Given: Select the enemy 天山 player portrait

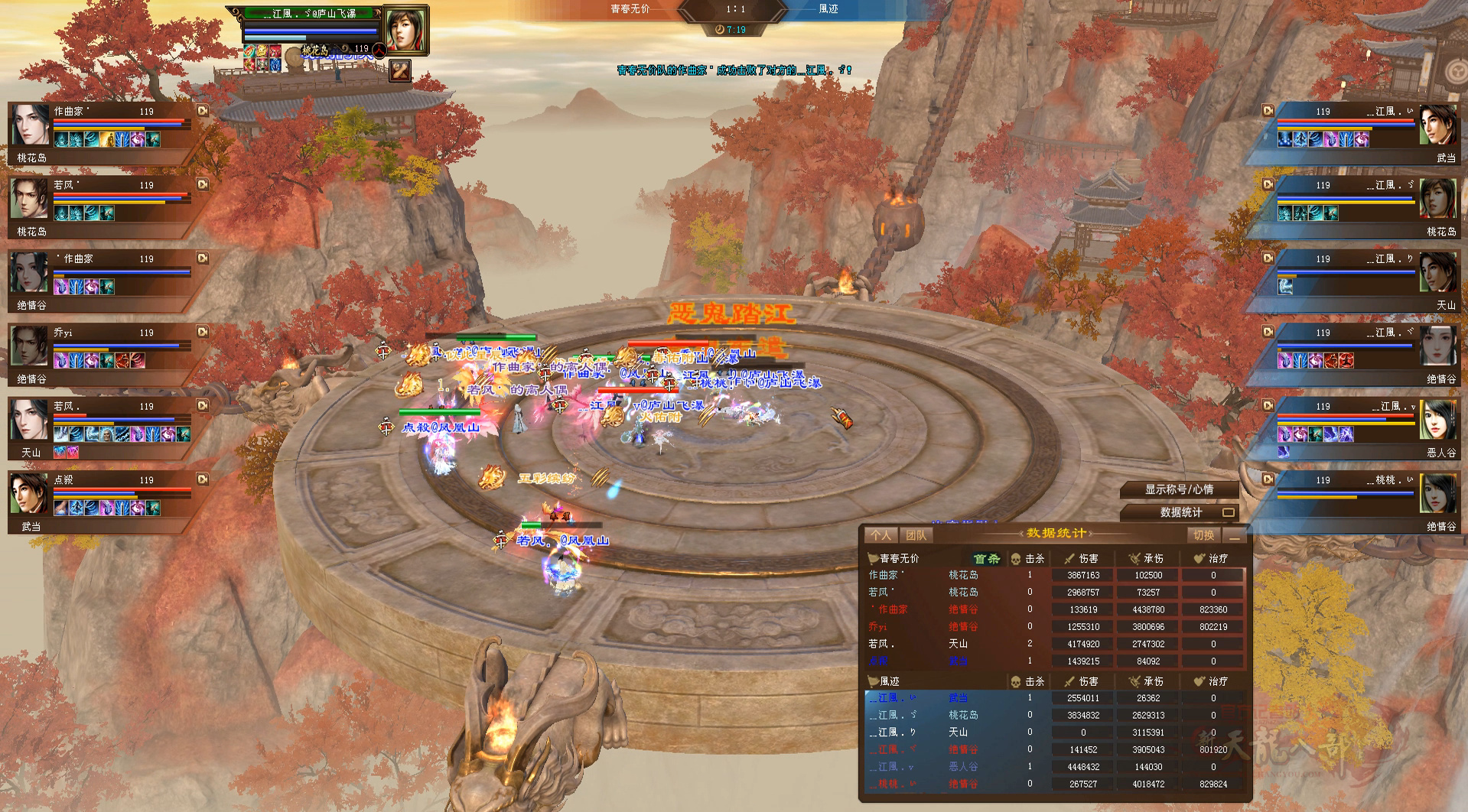Looking at the screenshot, I should tap(1437, 273).
